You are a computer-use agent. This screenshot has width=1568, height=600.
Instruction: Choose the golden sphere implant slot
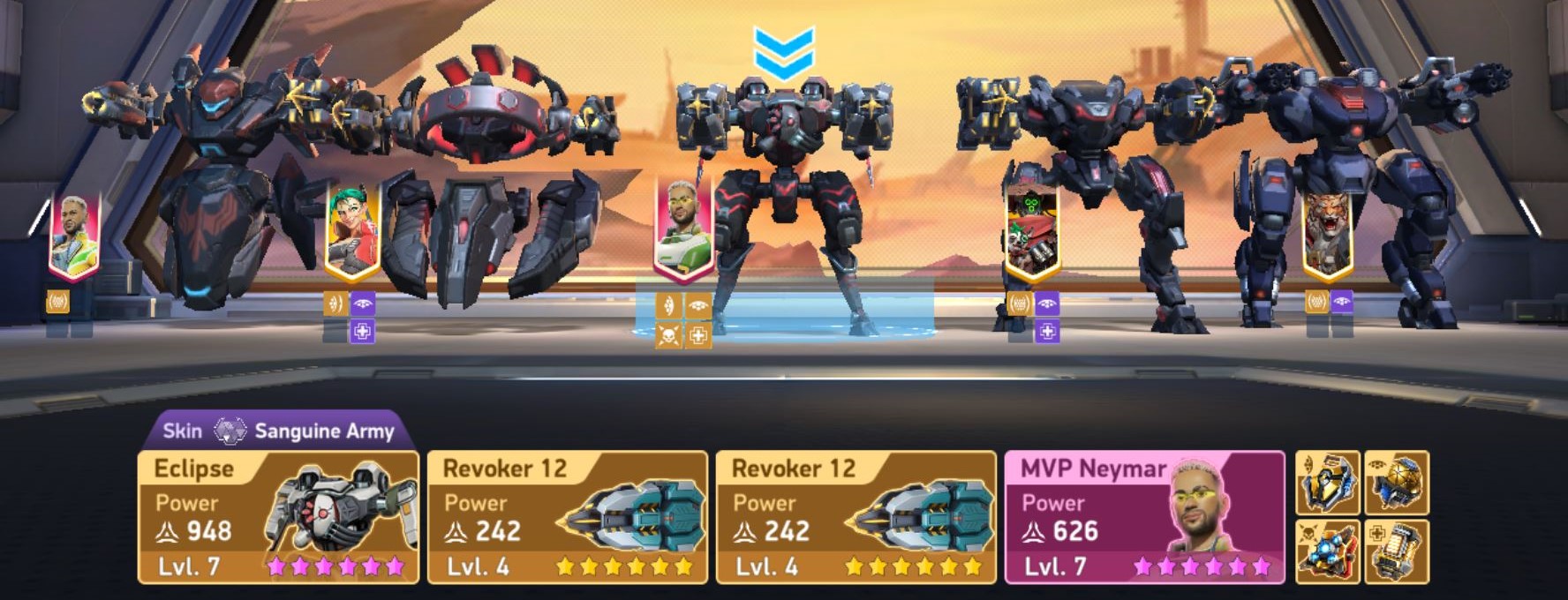tap(1397, 483)
